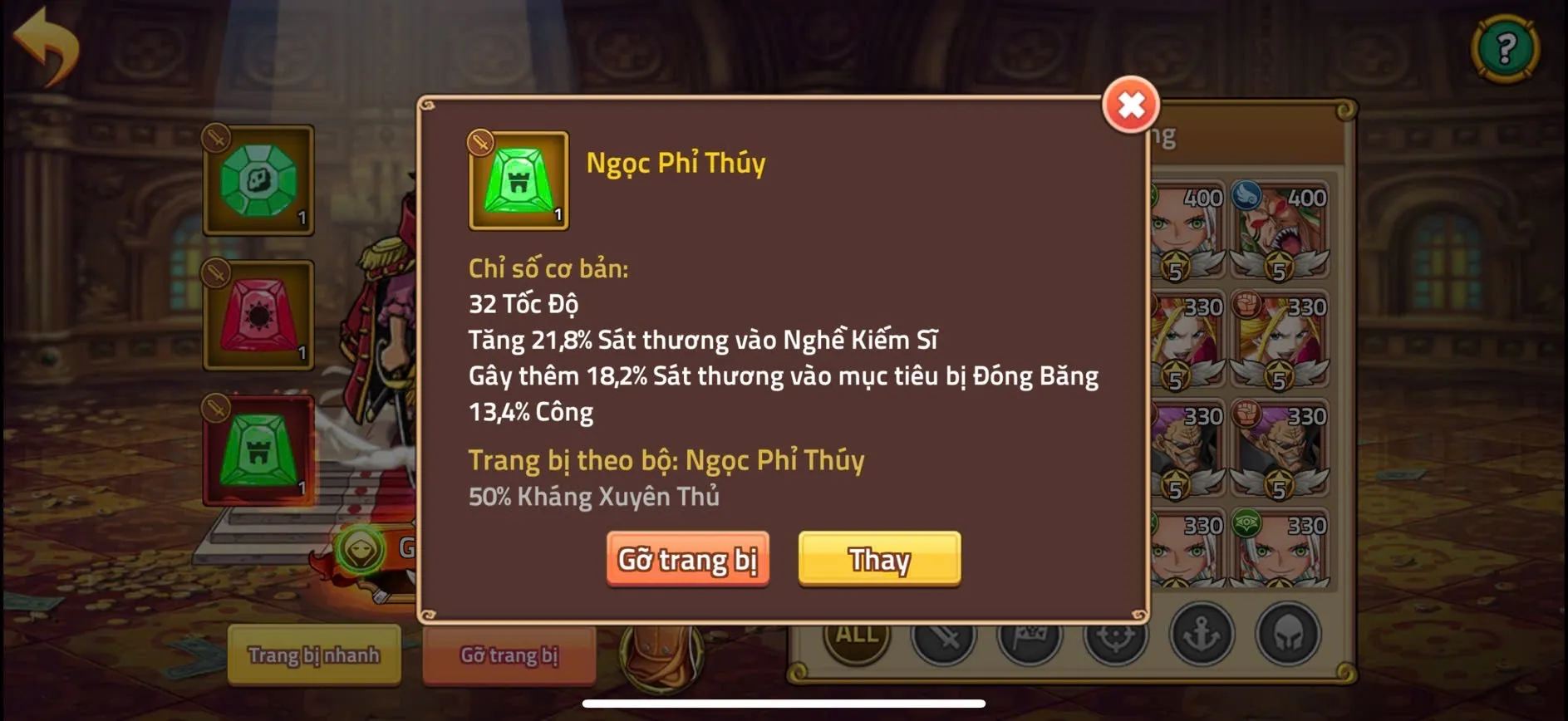Open the red gem equipment slot
This screenshot has width=1568, height=721.
coord(258,316)
